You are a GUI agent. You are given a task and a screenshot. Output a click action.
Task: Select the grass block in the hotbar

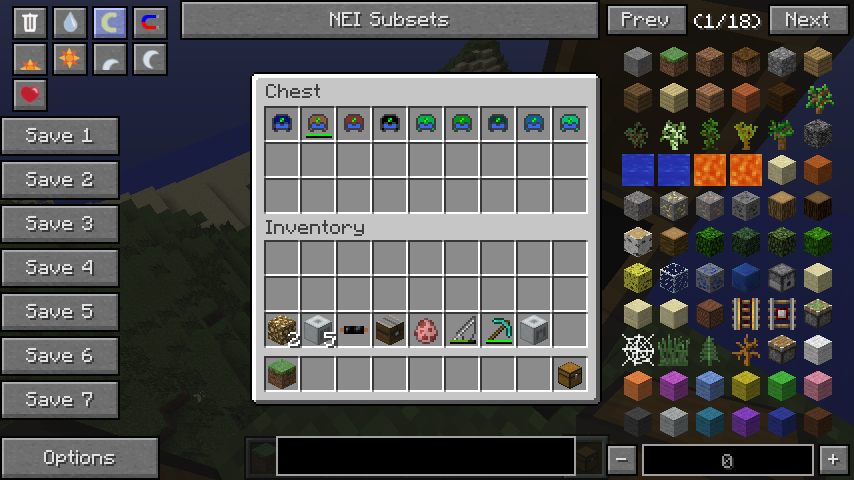(x=282, y=373)
